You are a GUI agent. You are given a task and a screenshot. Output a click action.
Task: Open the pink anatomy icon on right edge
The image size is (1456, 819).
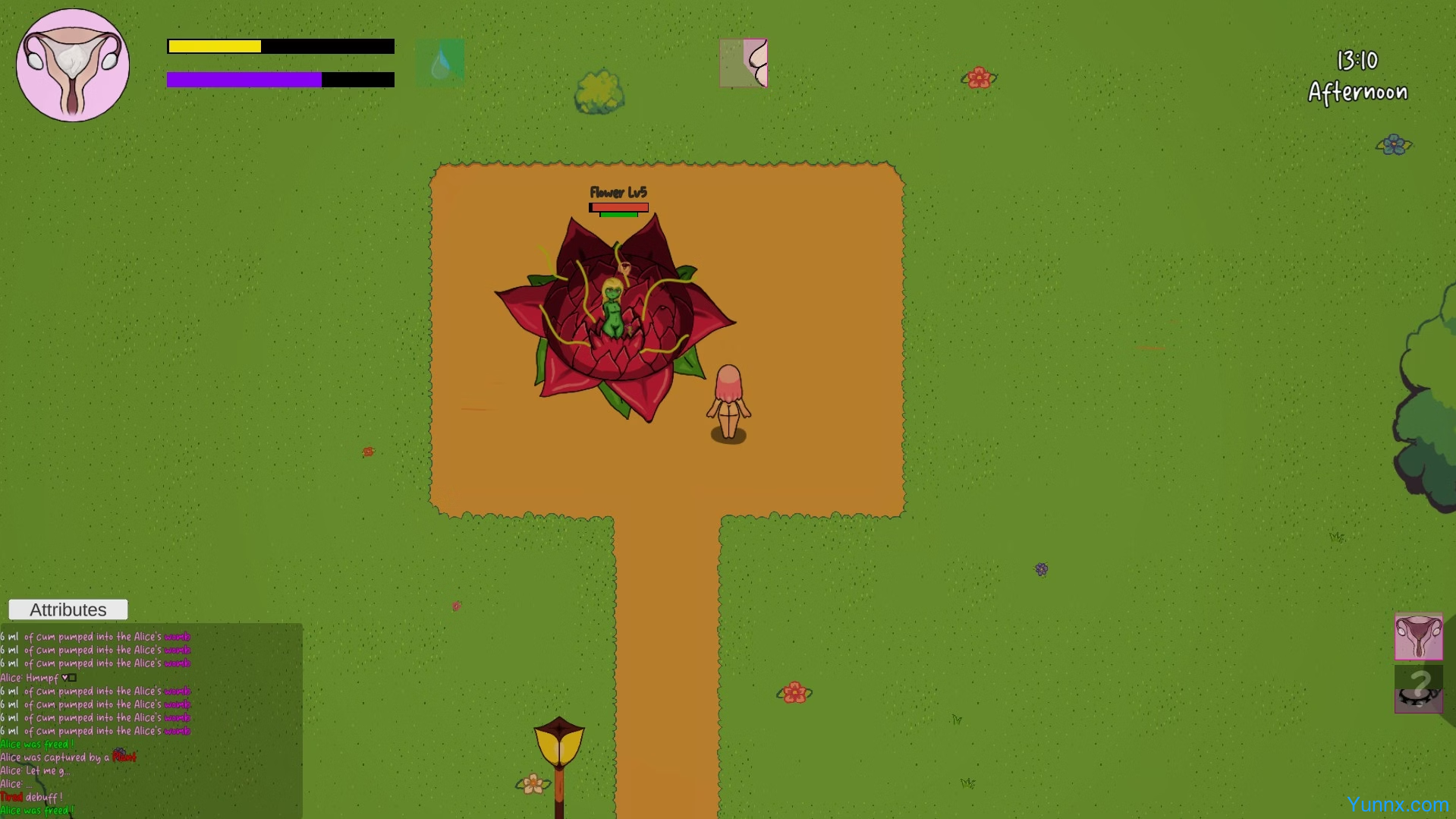[x=1418, y=637]
